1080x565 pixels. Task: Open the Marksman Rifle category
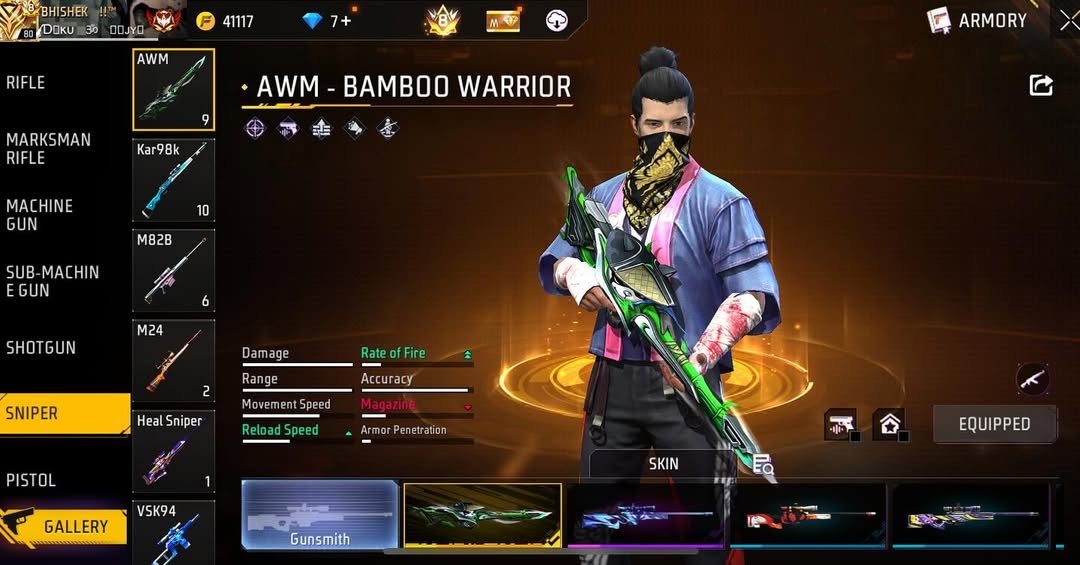(x=48, y=149)
